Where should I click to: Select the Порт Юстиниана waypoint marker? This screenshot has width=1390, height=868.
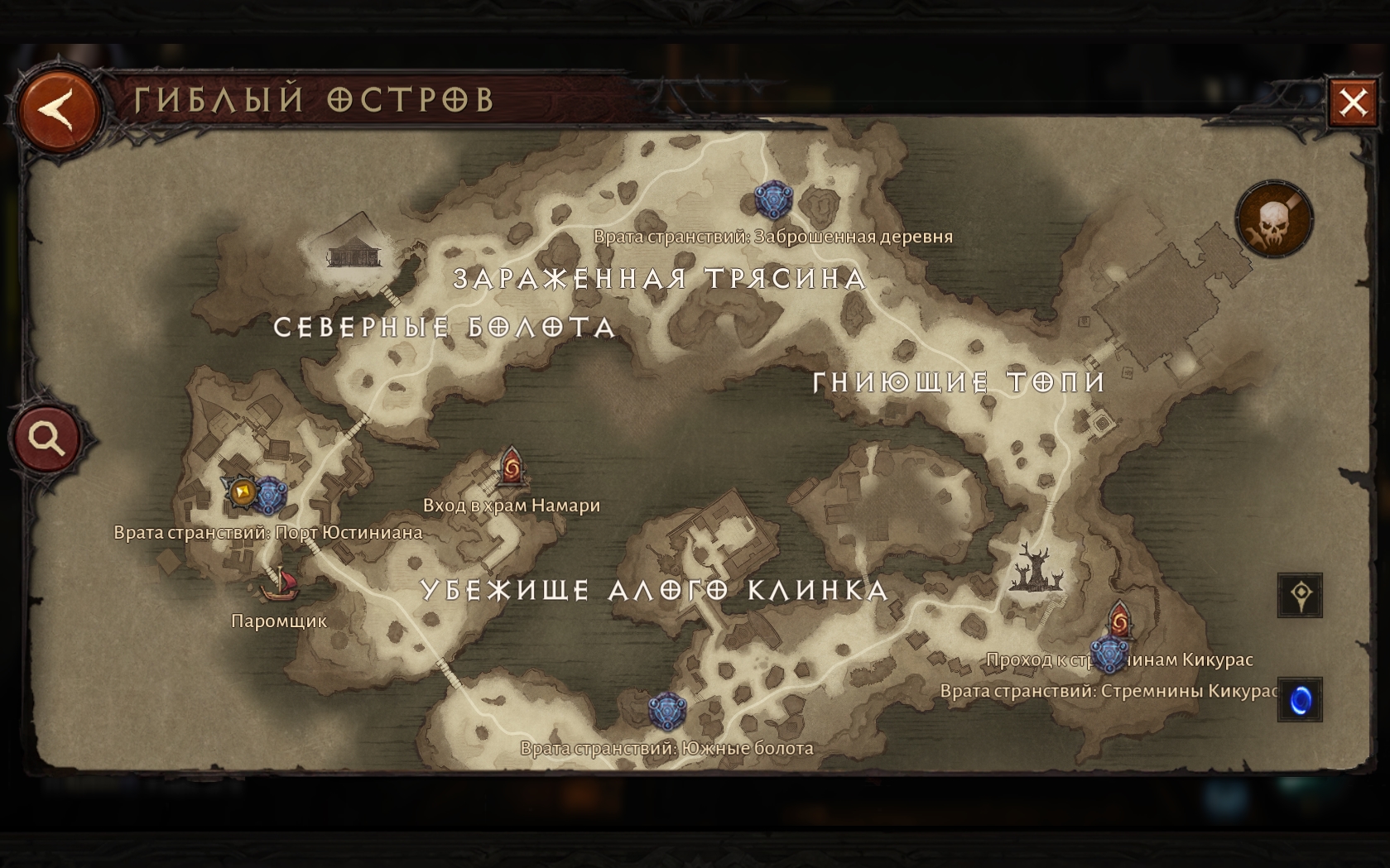(x=271, y=496)
